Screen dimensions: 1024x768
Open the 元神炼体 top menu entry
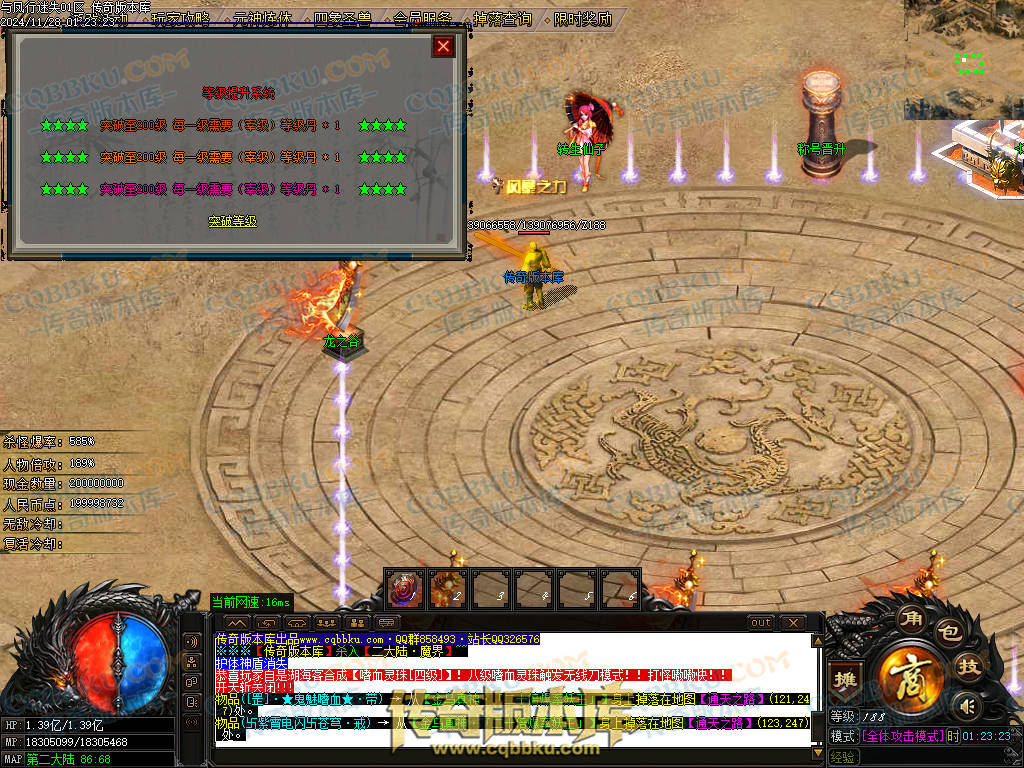(261, 19)
